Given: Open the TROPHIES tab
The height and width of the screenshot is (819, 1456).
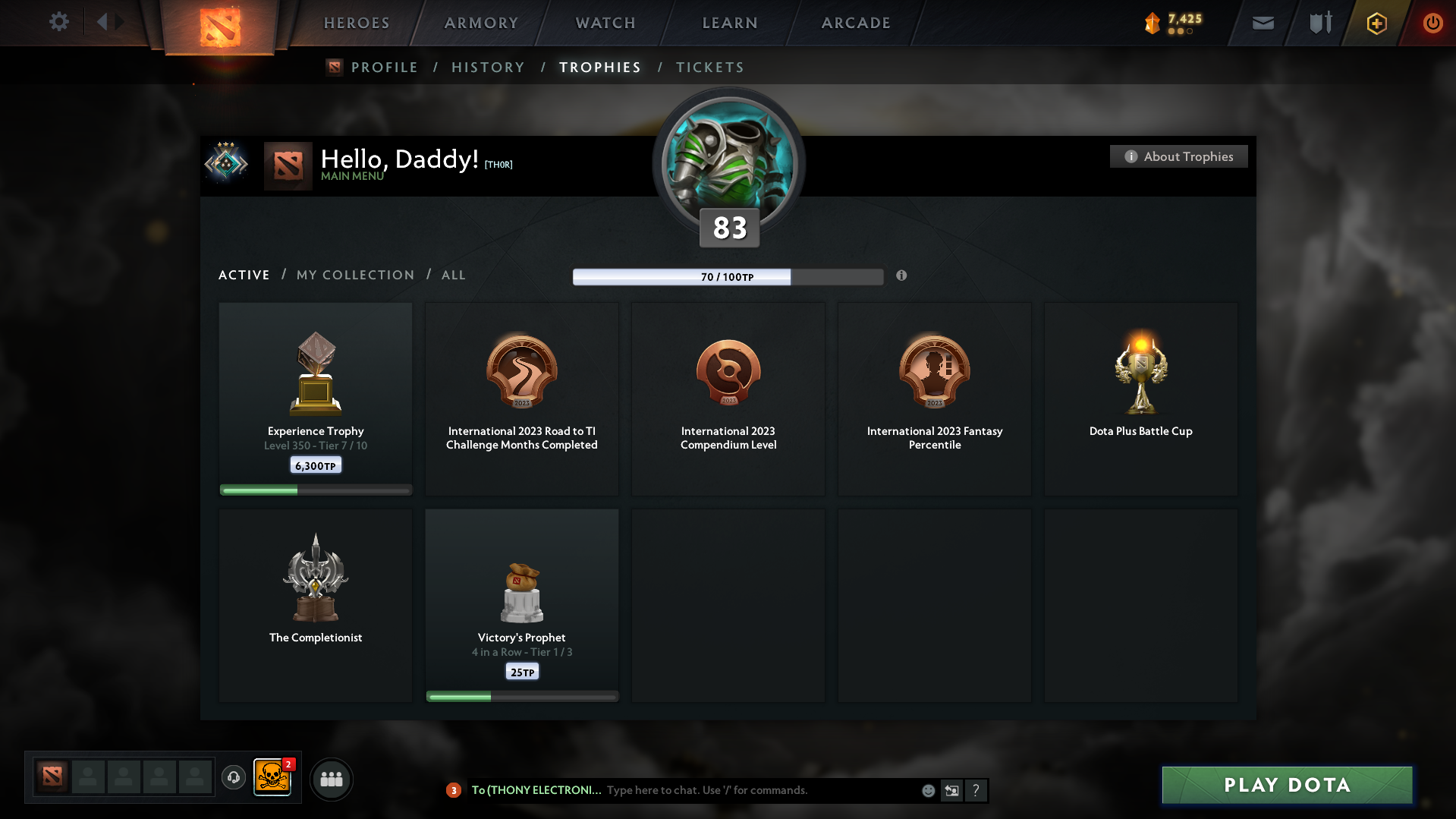Looking at the screenshot, I should (x=599, y=67).
